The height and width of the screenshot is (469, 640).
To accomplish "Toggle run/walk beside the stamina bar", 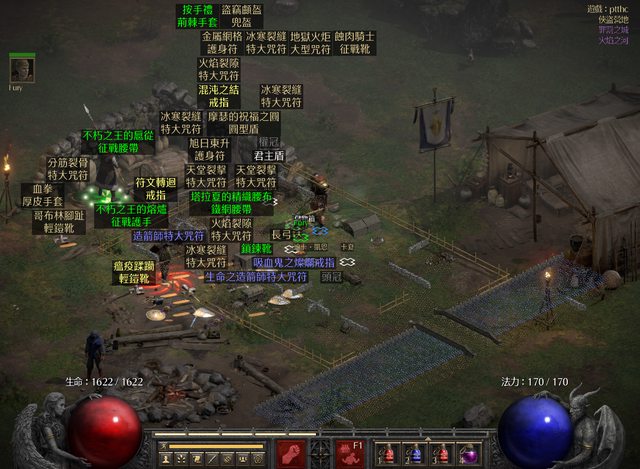I will [x=160, y=447].
